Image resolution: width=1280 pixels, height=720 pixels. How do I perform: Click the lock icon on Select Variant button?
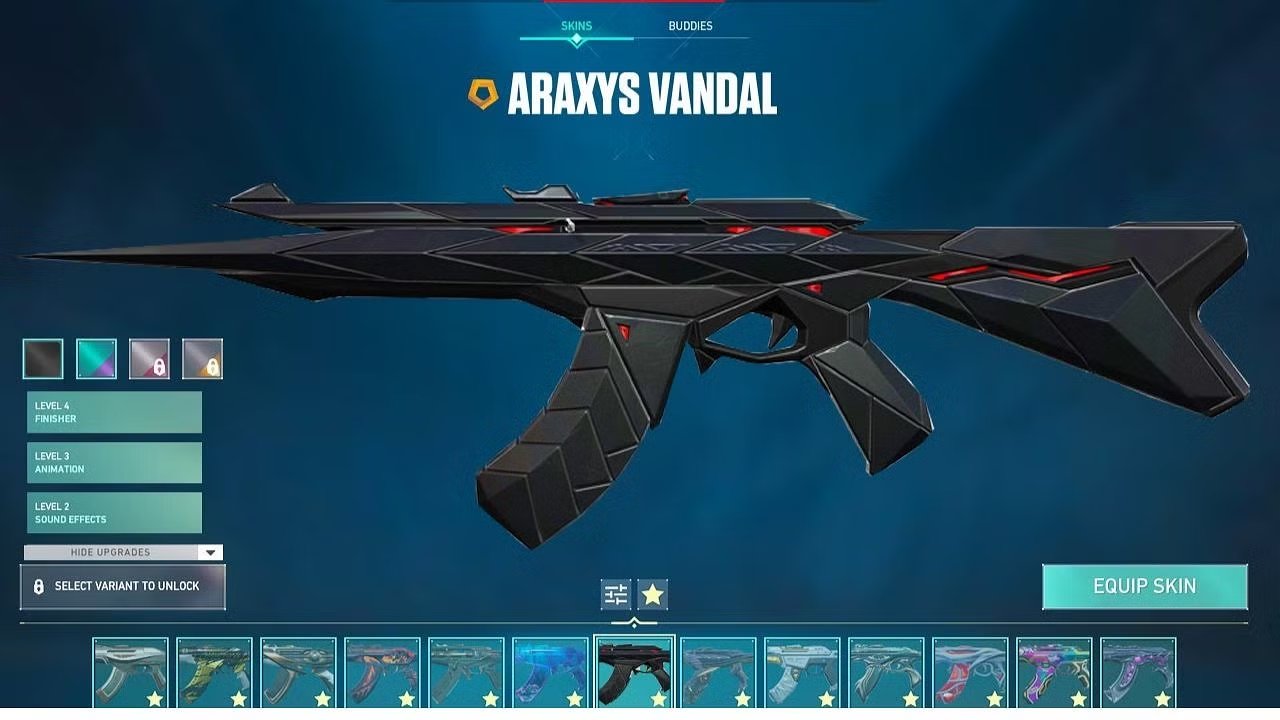coord(37,587)
